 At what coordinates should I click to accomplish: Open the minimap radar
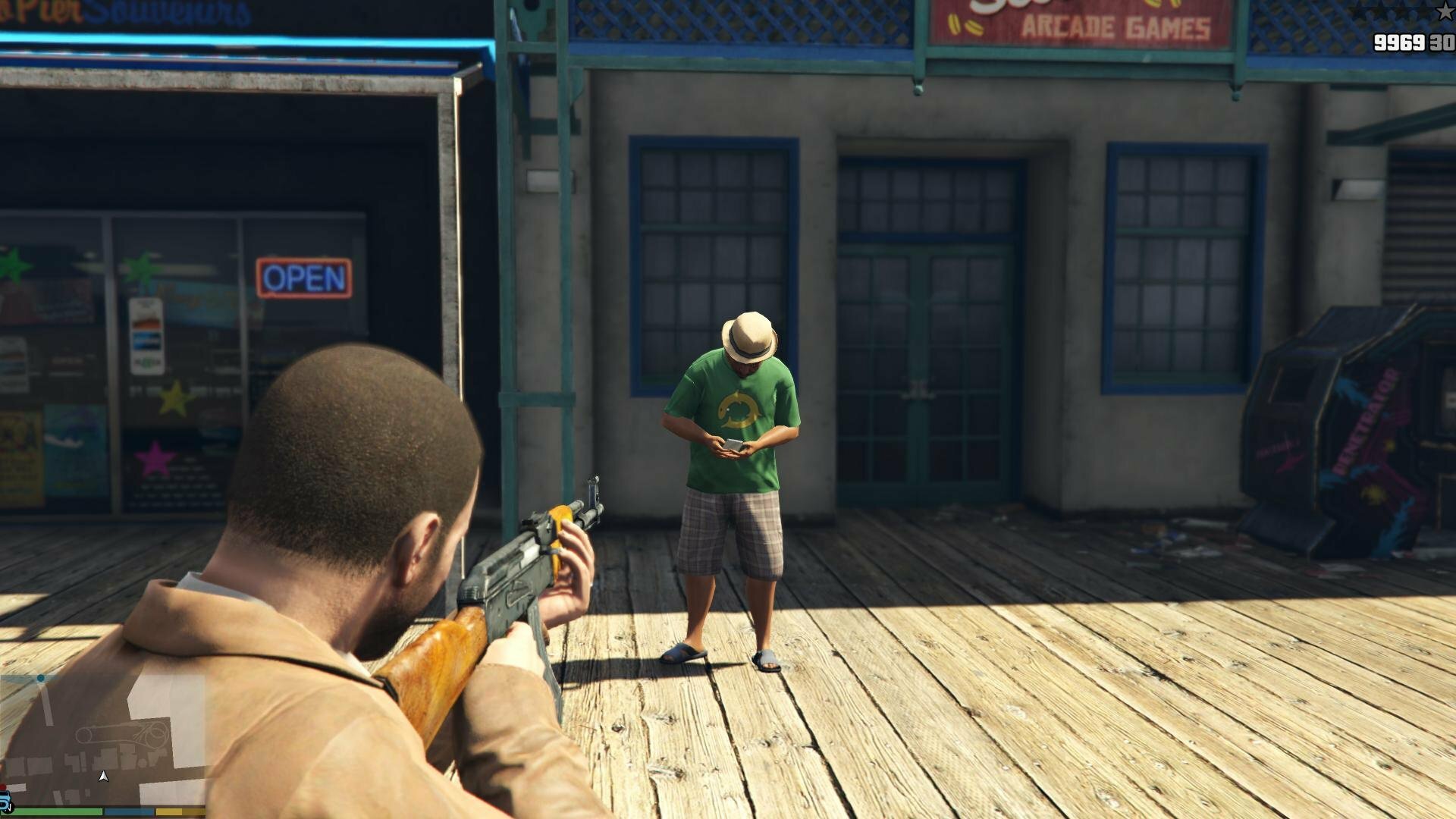click(x=102, y=739)
